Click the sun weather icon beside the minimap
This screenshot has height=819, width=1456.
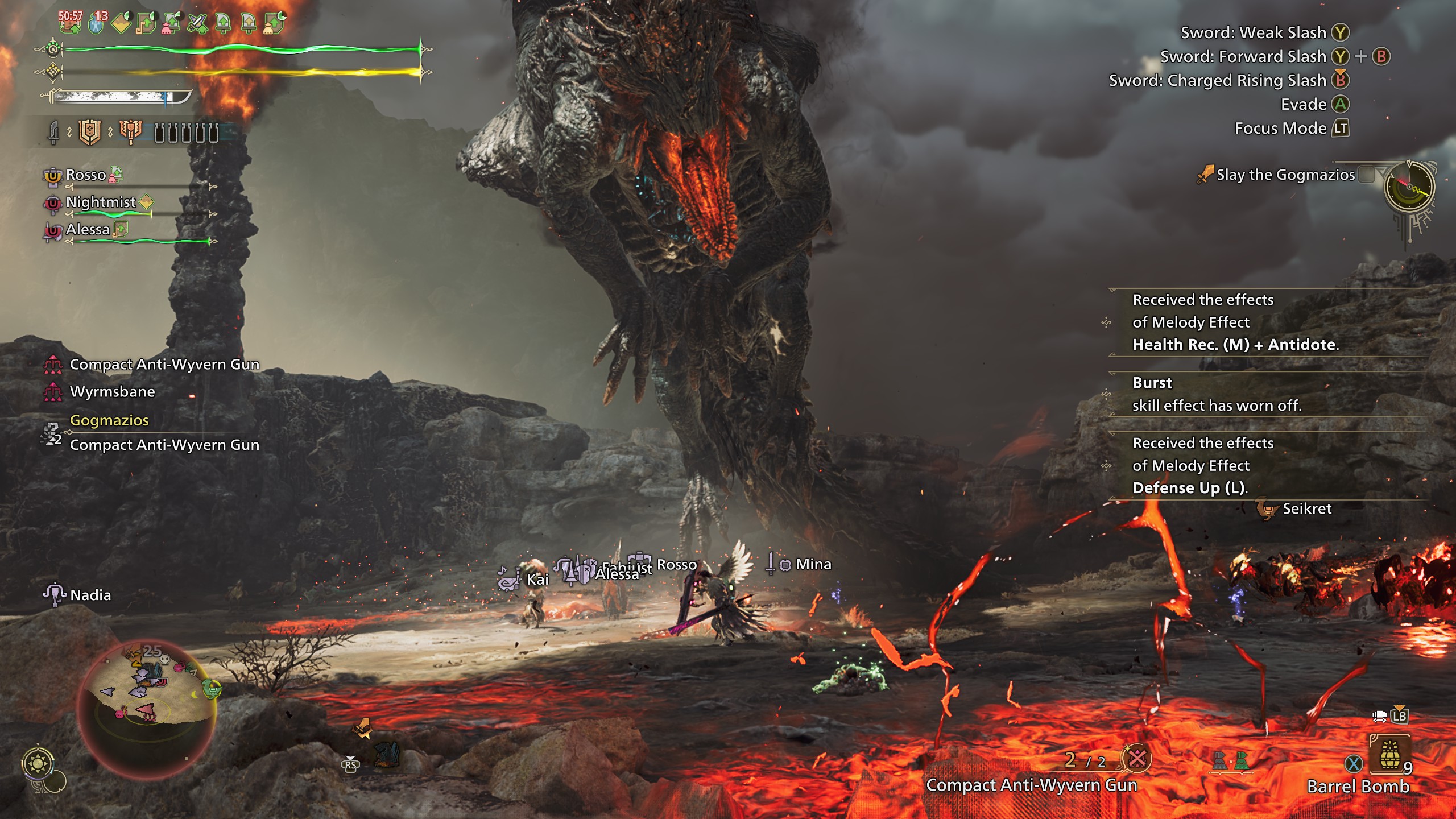(38, 763)
